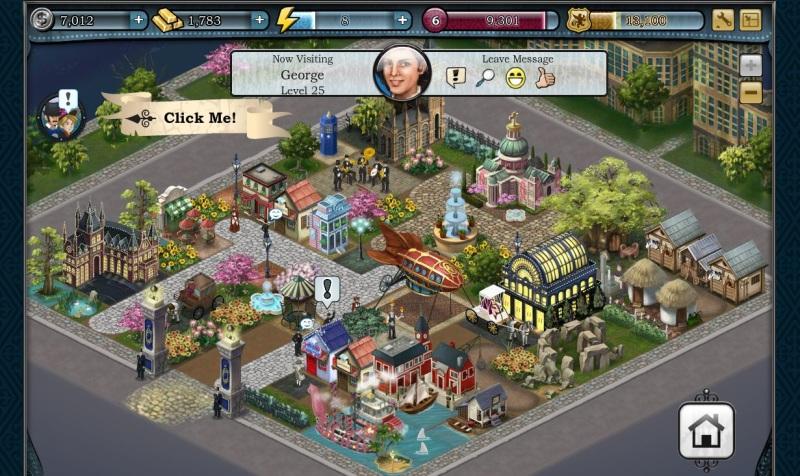
Task: Give George a thumbs-up message
Action: coord(544,77)
